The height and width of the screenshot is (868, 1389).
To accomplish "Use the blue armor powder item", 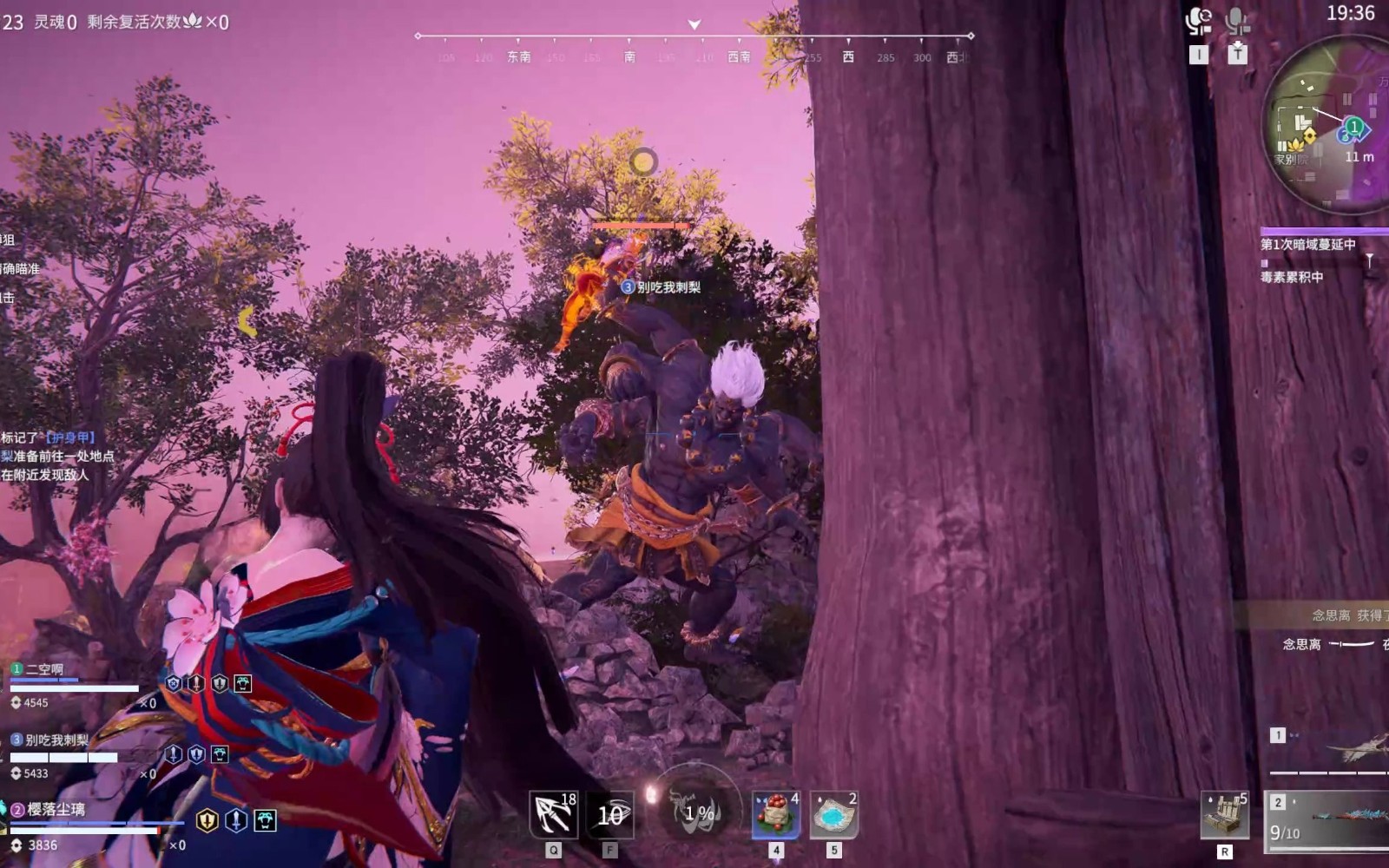I will pos(833,815).
